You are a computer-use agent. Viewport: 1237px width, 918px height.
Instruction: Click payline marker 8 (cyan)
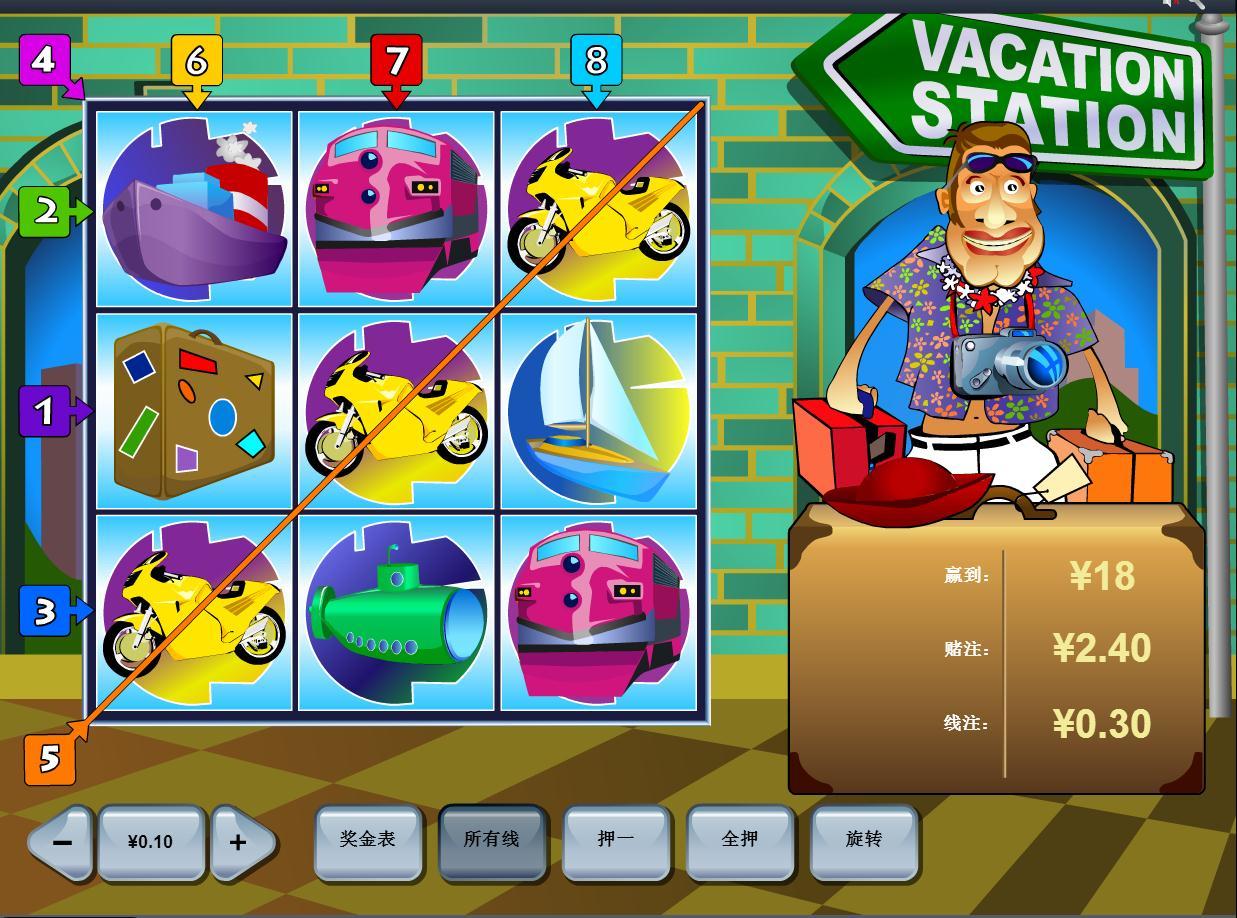click(596, 61)
